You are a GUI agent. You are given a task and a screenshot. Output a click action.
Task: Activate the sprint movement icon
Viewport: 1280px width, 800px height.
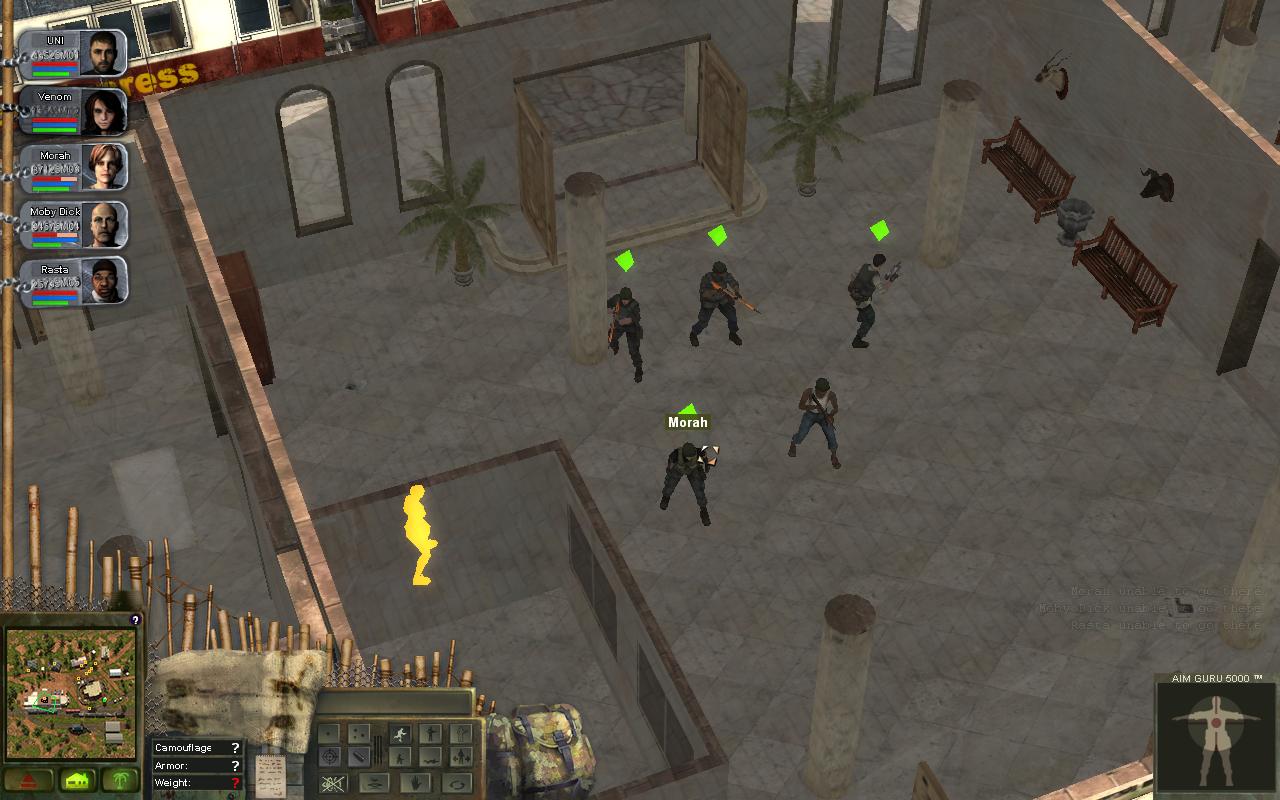(399, 733)
